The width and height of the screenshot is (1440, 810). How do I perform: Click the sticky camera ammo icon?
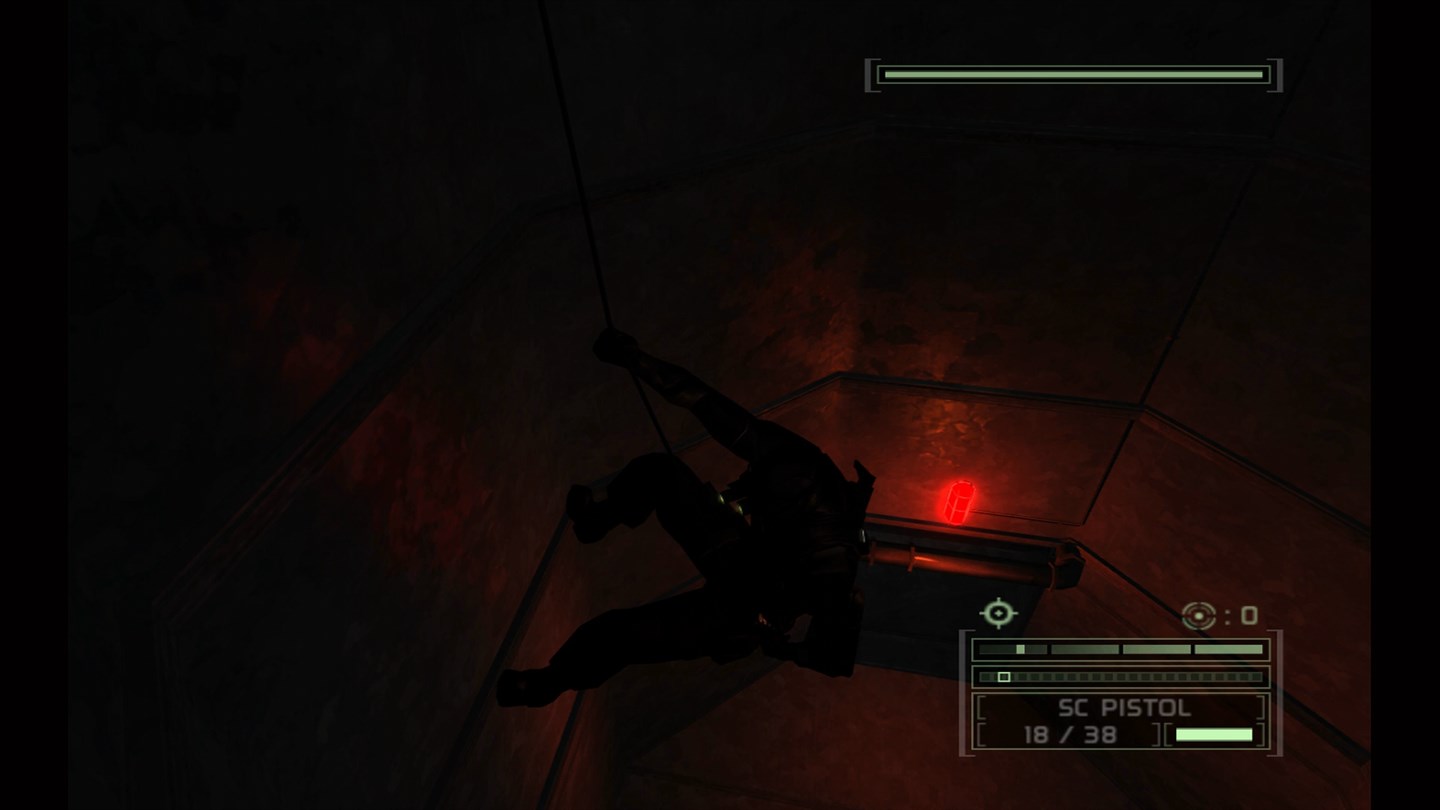click(1196, 614)
